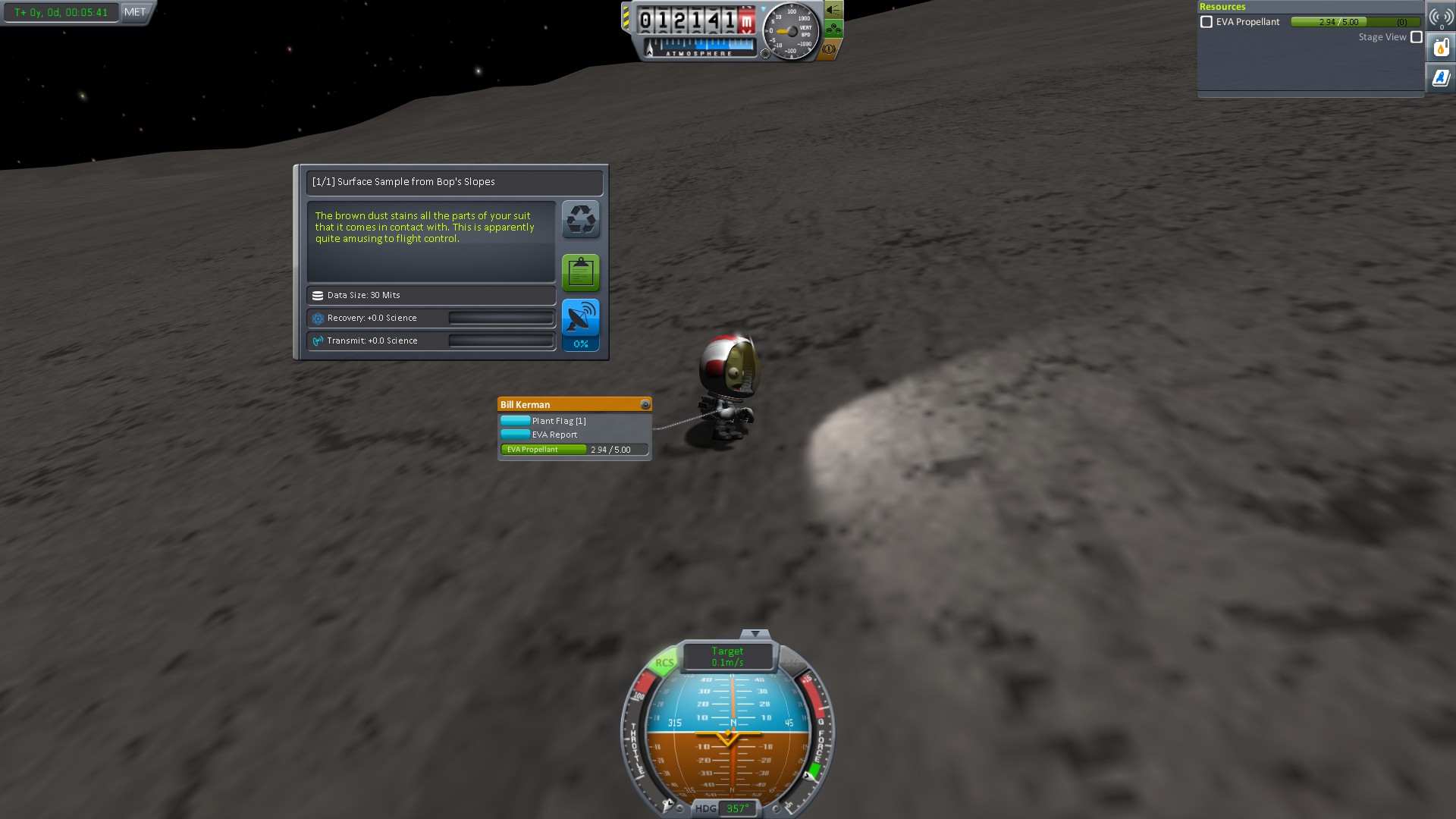This screenshot has height=819, width=1456.
Task: Click the olive light tab beside the altimeter
Action: (833, 11)
